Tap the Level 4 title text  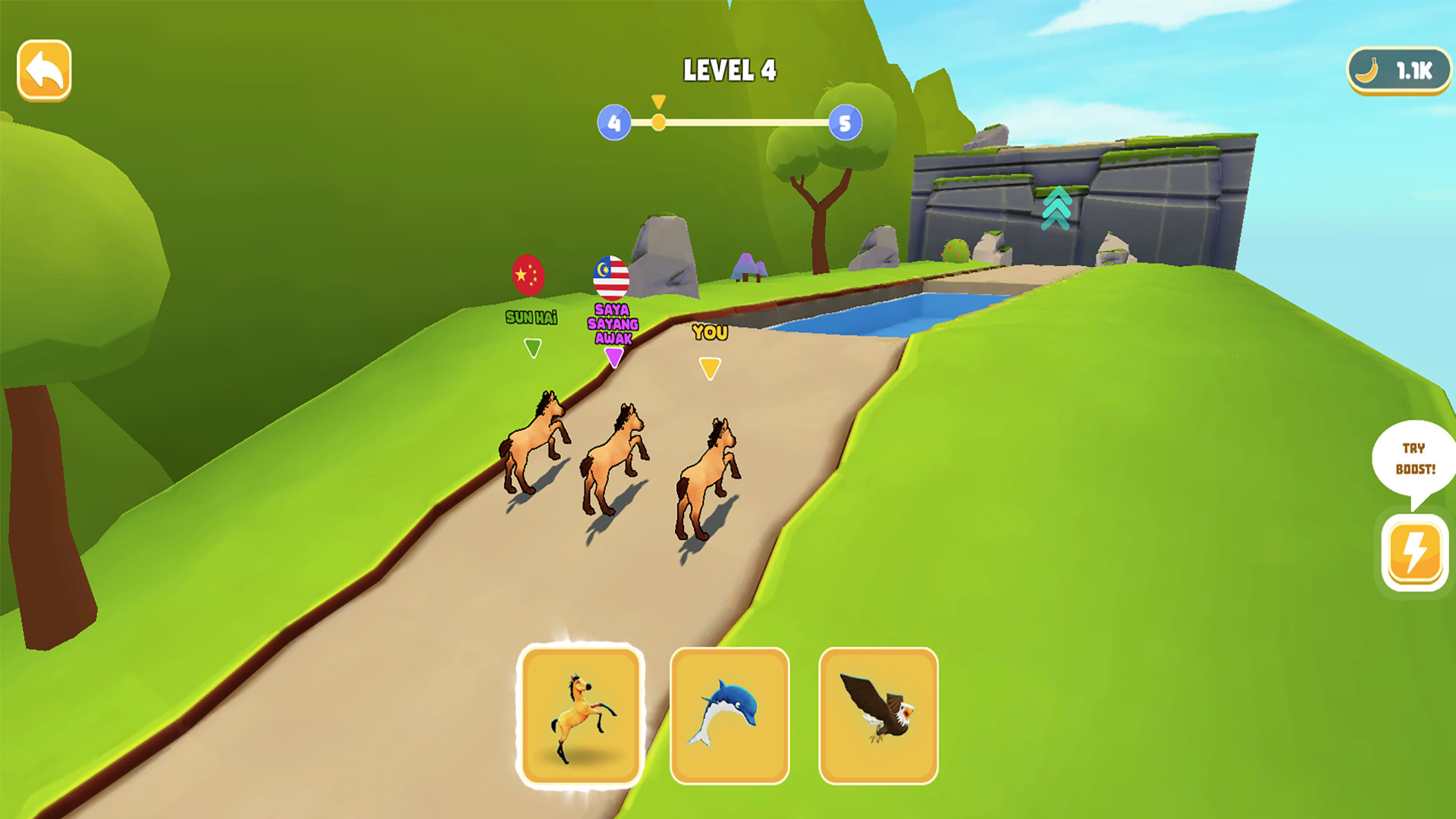click(x=730, y=69)
